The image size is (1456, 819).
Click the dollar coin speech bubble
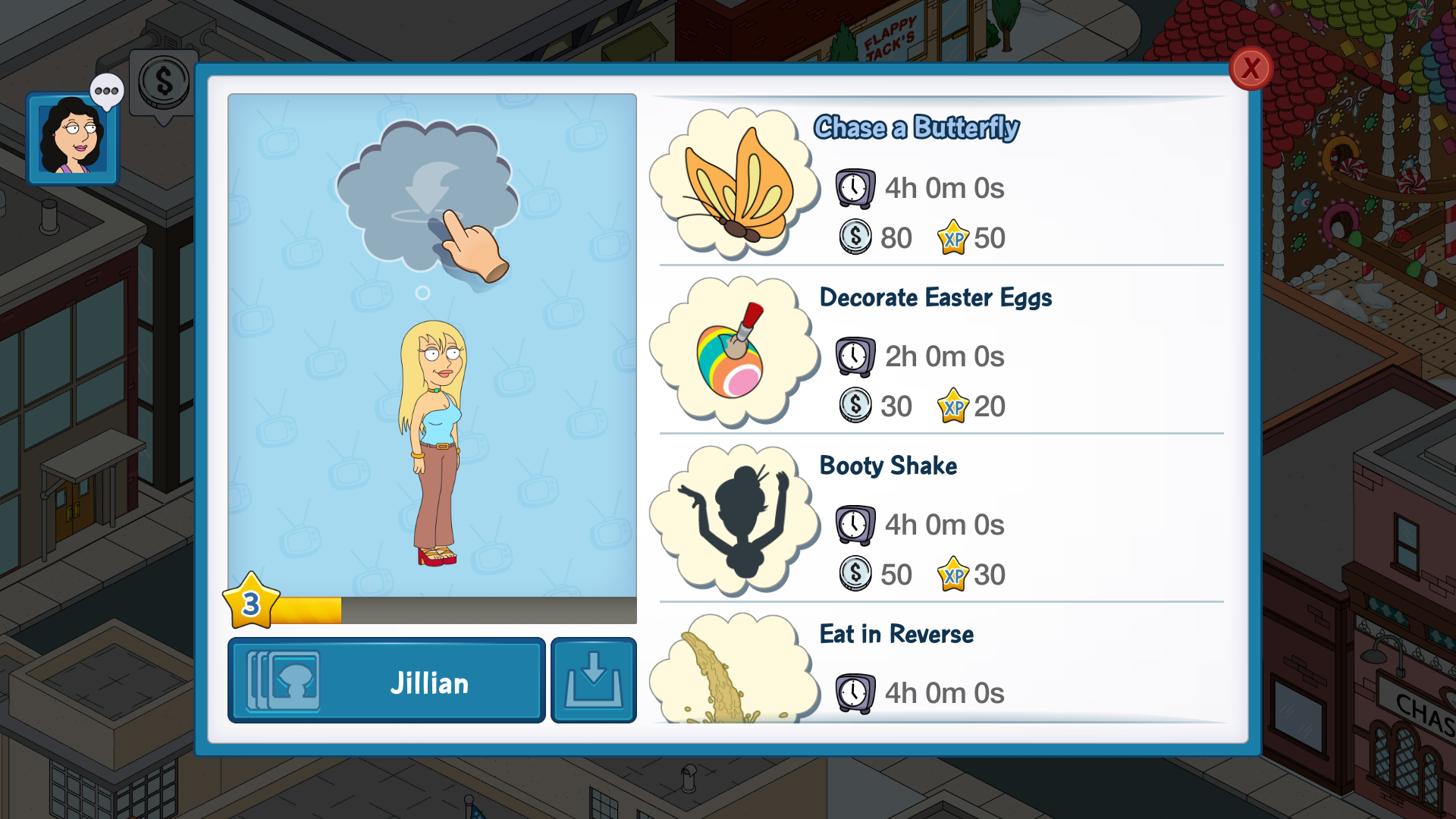click(x=164, y=82)
